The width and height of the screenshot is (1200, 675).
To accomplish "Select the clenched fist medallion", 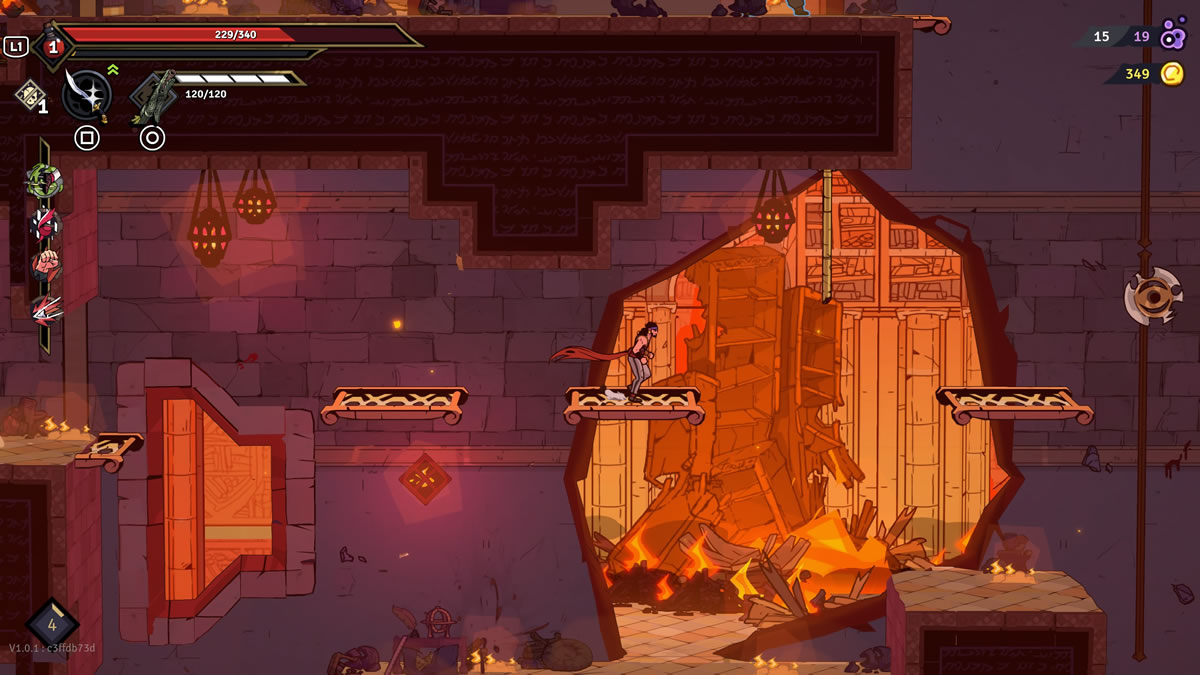I will pyautogui.click(x=45, y=266).
